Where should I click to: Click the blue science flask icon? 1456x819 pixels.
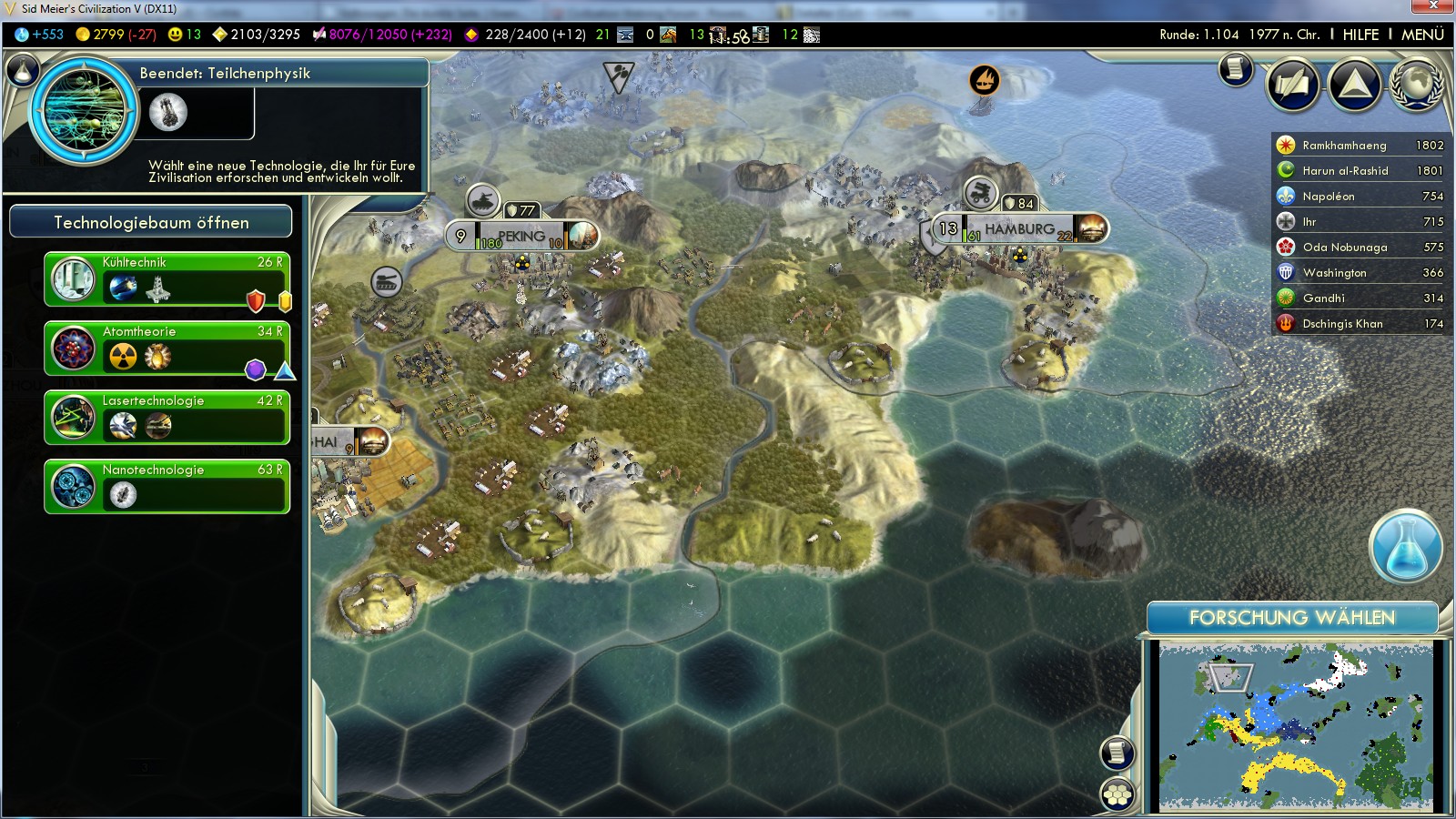[x=1405, y=546]
